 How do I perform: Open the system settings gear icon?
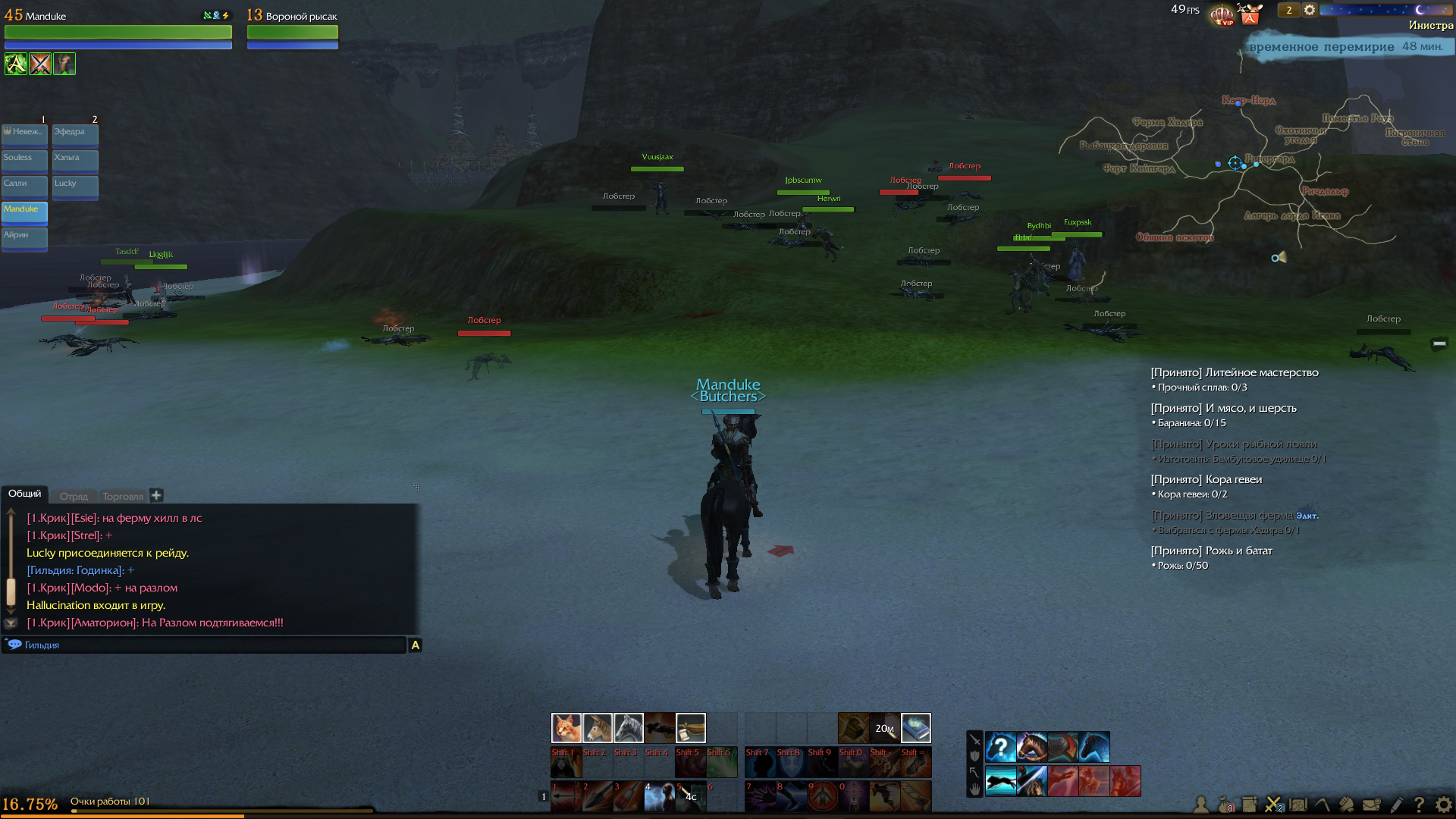(x=1443, y=805)
